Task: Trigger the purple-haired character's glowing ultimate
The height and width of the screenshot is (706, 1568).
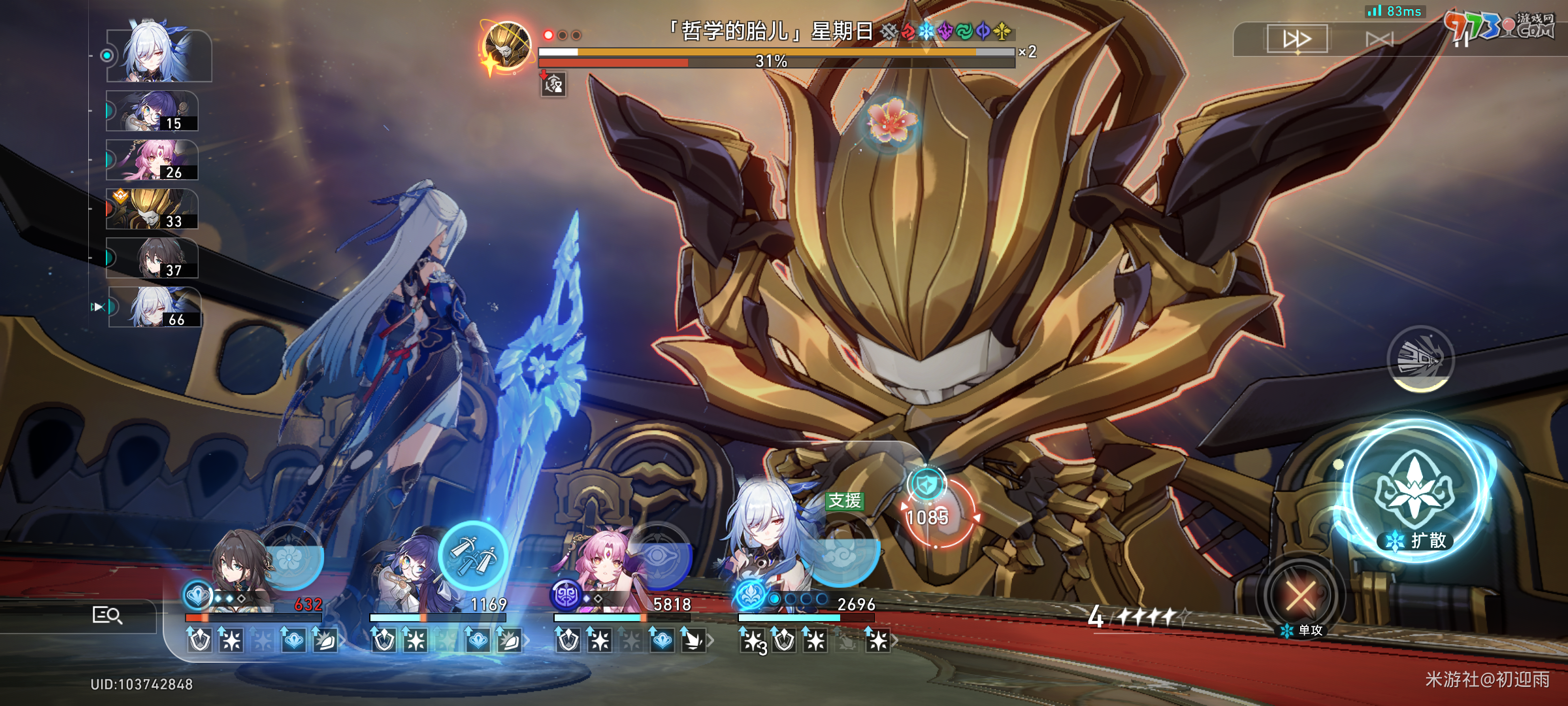Action: pos(473,556)
